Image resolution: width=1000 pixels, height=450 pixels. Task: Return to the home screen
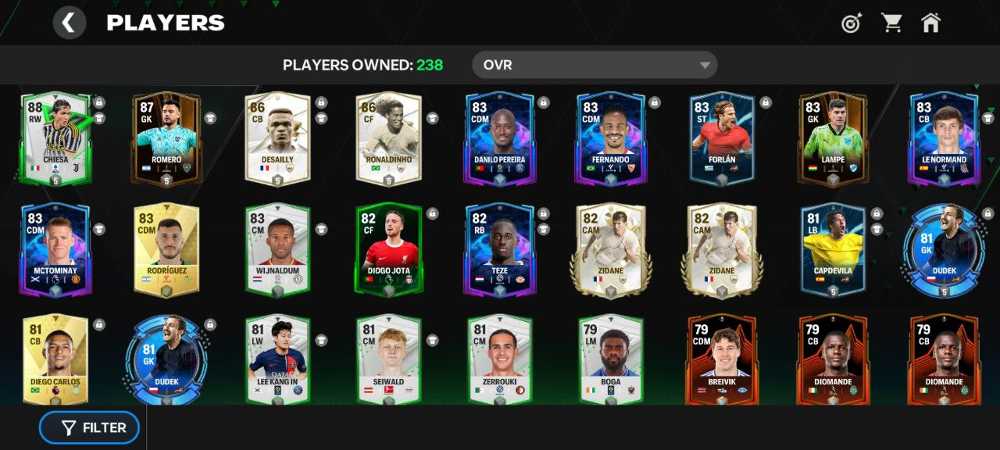point(931,23)
